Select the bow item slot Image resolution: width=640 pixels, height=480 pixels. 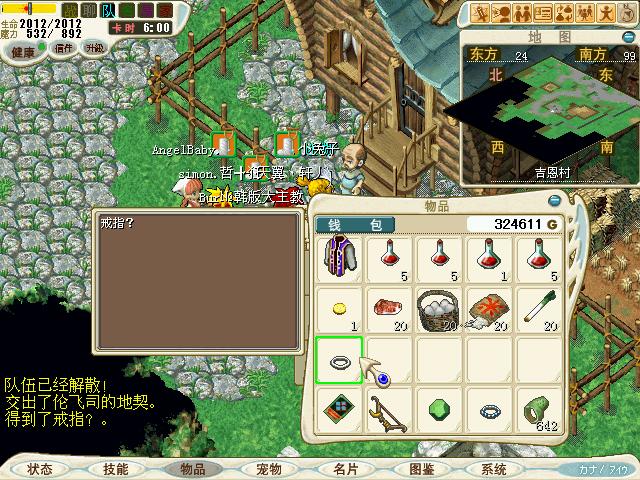[388, 410]
